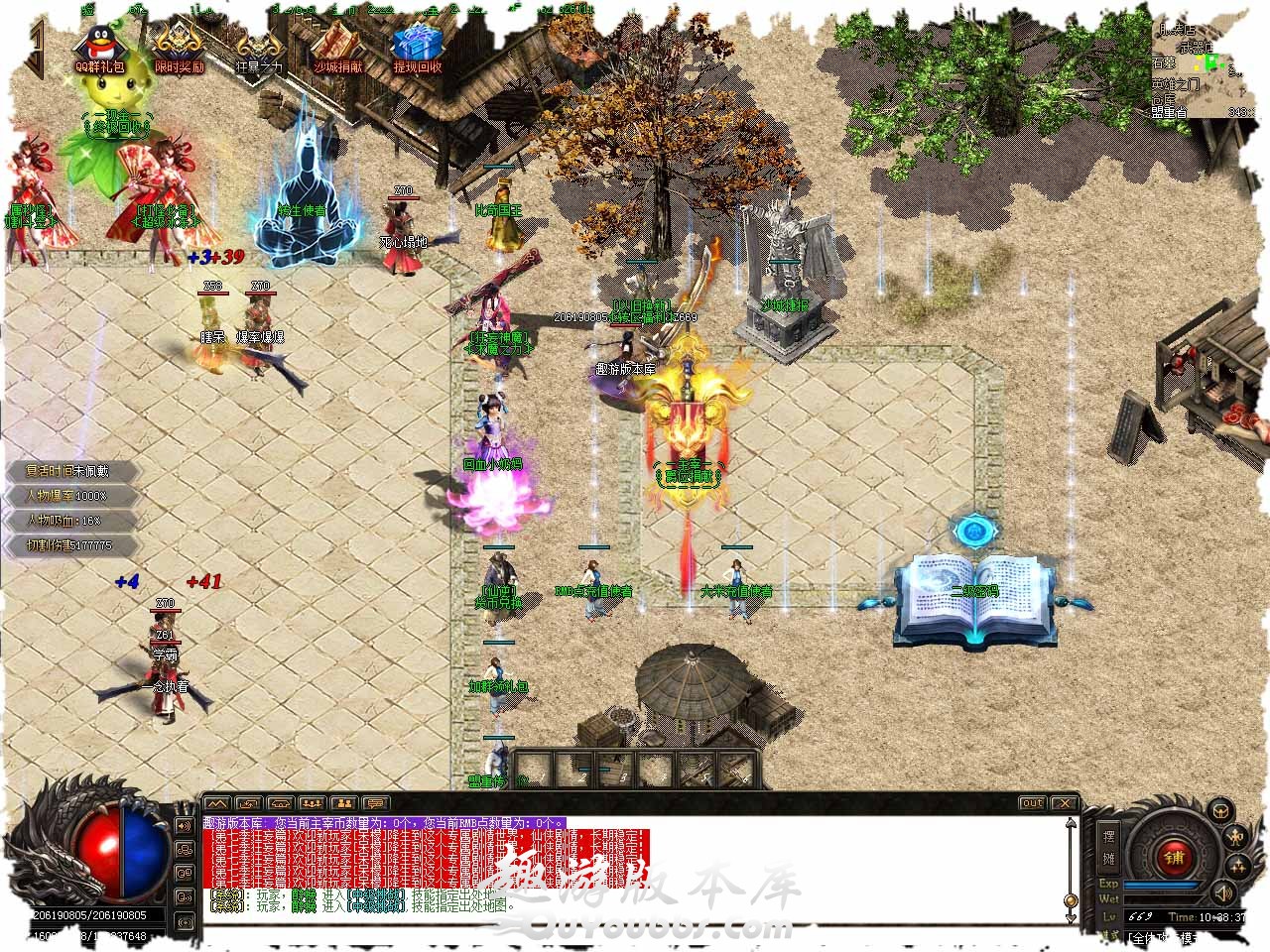Select the mountain-shaped chat tab
The height and width of the screenshot is (952, 1270).
coord(217,802)
